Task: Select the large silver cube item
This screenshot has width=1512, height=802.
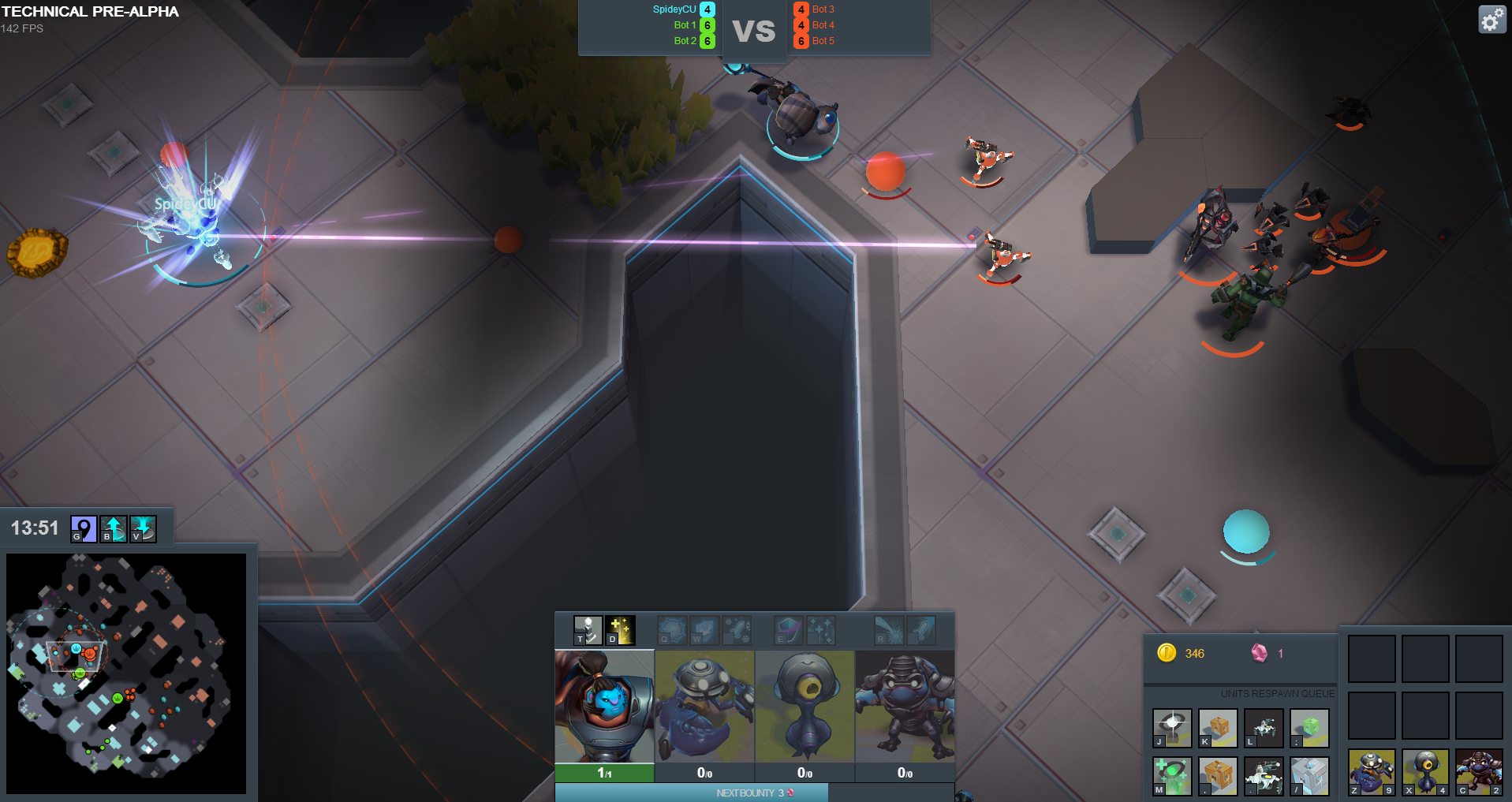Action: pyautogui.click(x=1309, y=775)
